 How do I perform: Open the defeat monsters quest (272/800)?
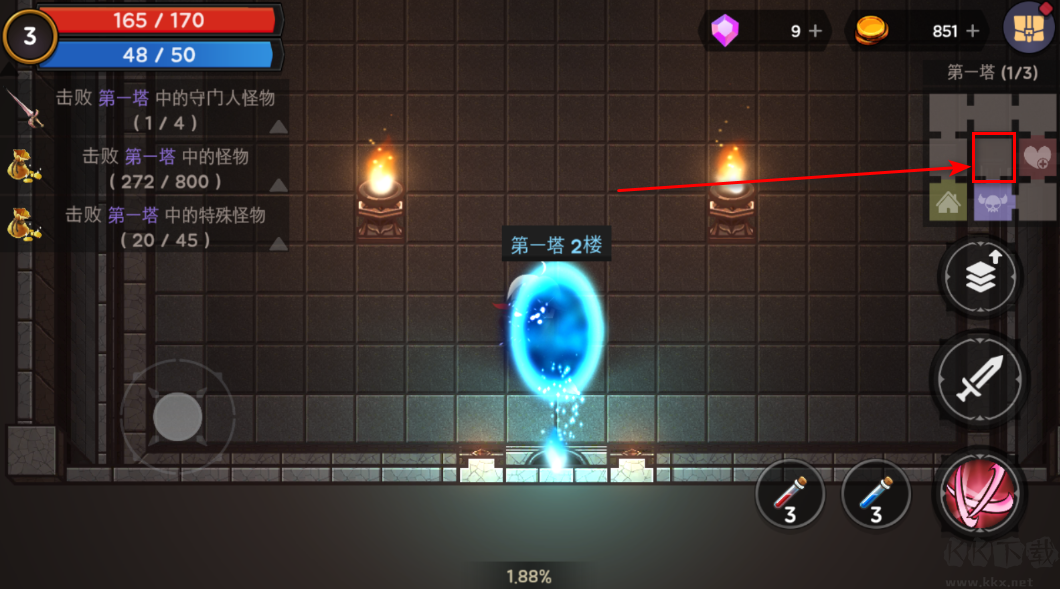pyautogui.click(x=150, y=168)
